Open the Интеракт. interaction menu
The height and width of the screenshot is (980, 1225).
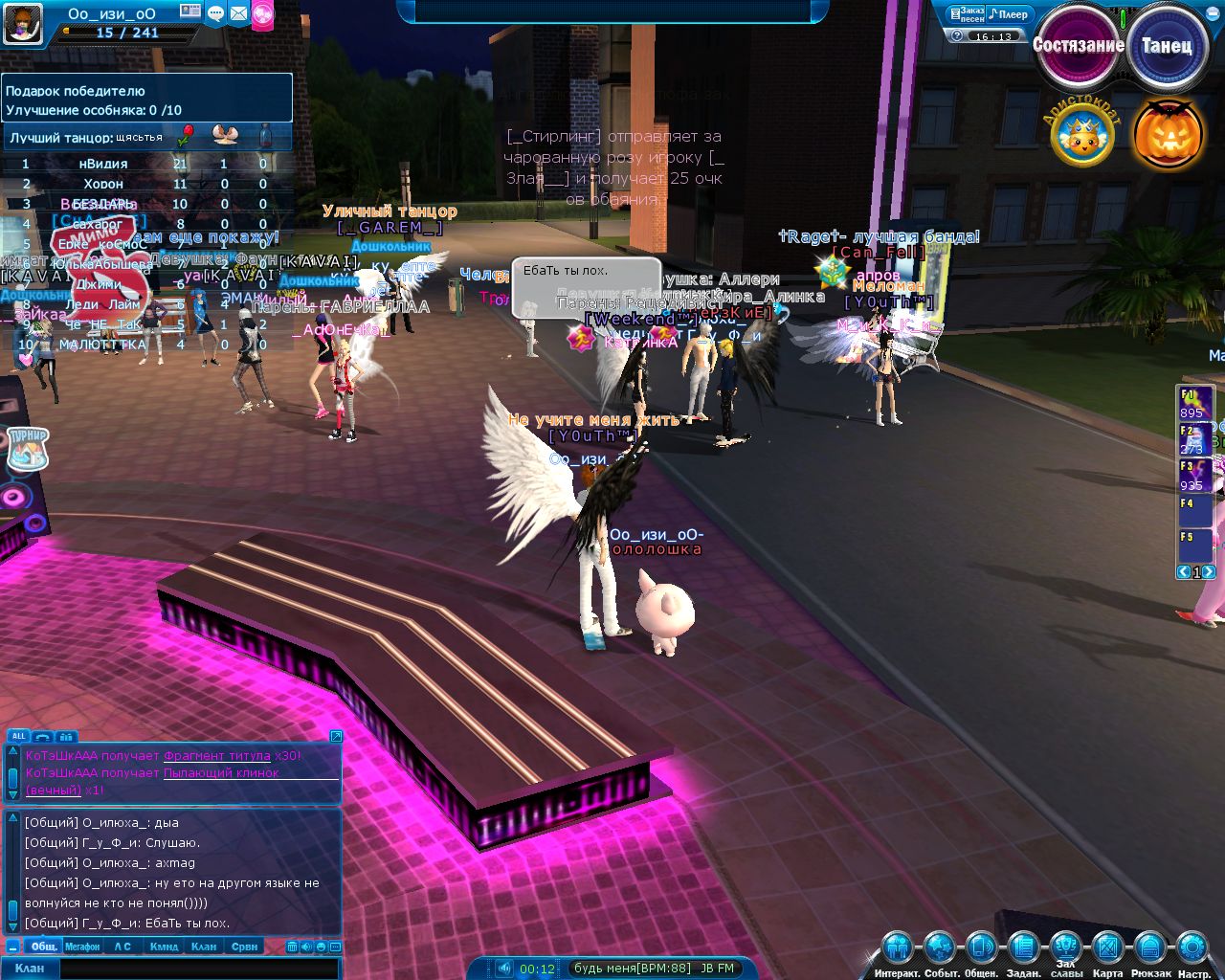pos(897,949)
